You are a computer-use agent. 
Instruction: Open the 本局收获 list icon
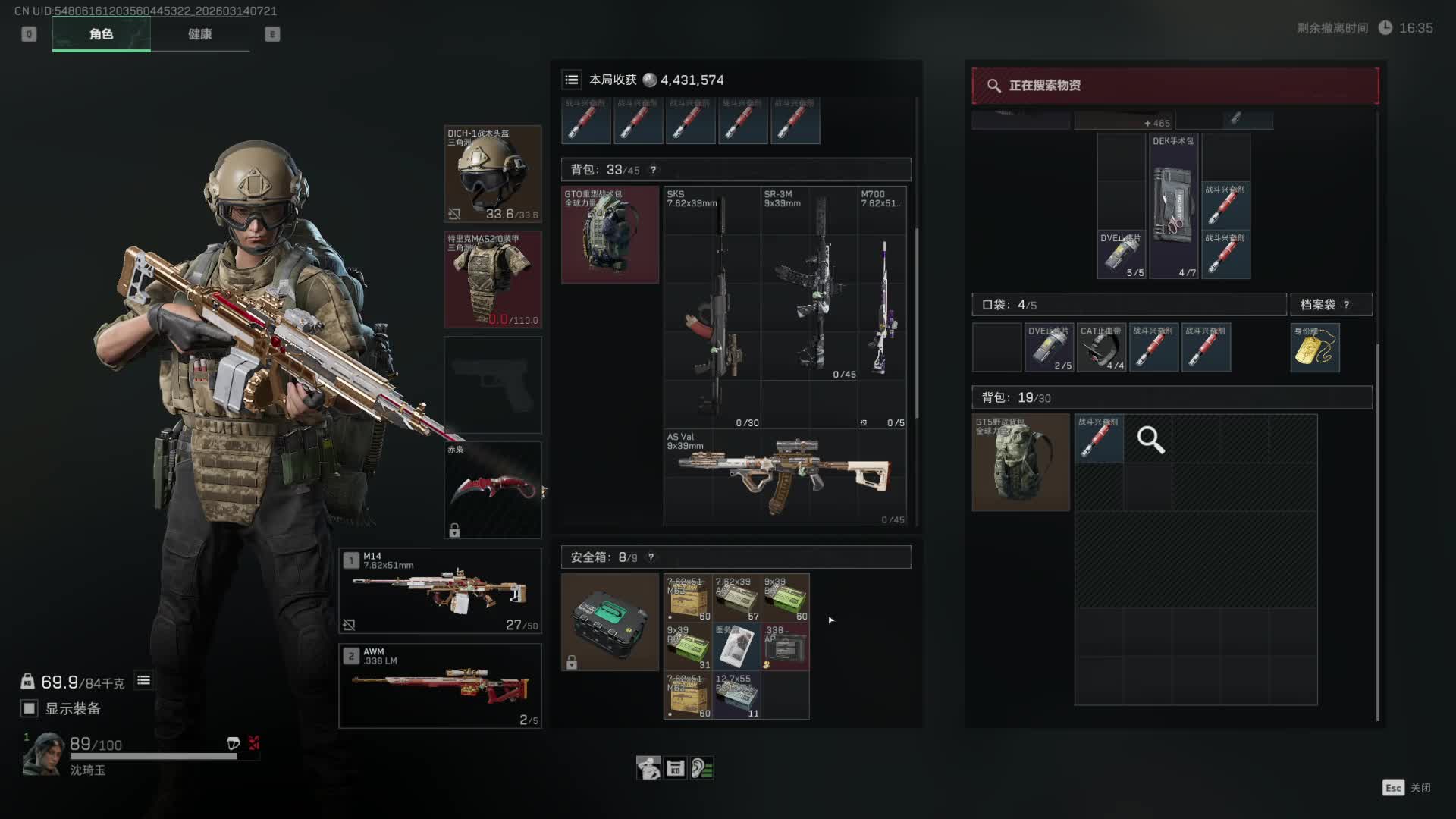point(572,80)
